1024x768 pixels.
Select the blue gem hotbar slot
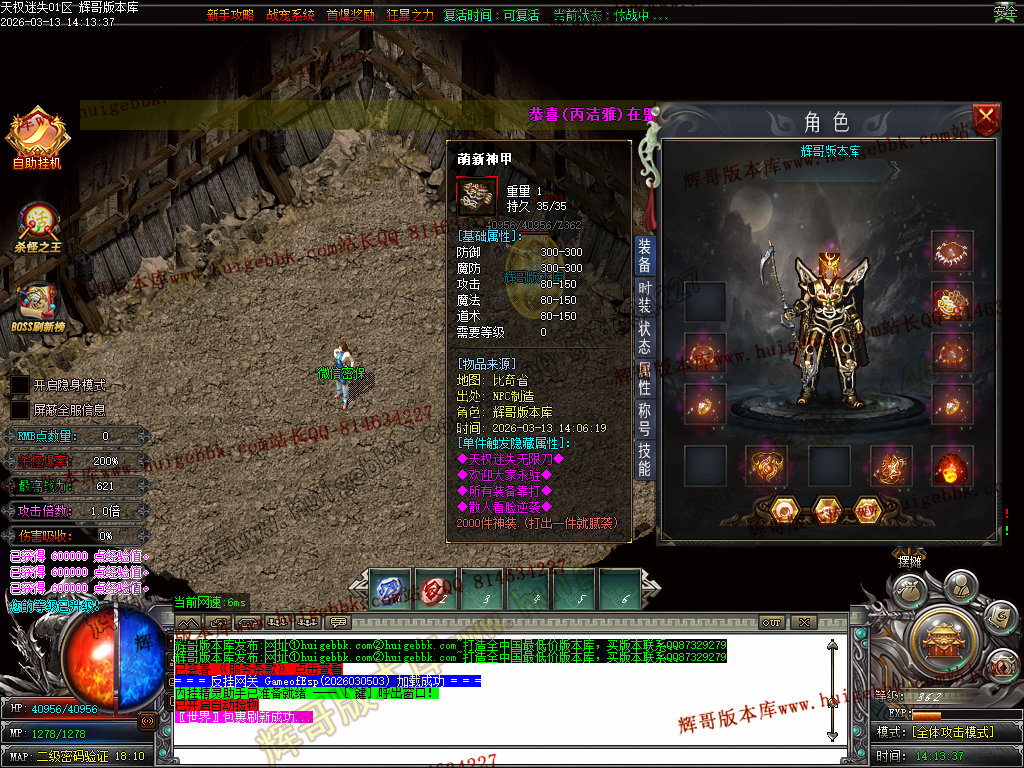[390, 588]
